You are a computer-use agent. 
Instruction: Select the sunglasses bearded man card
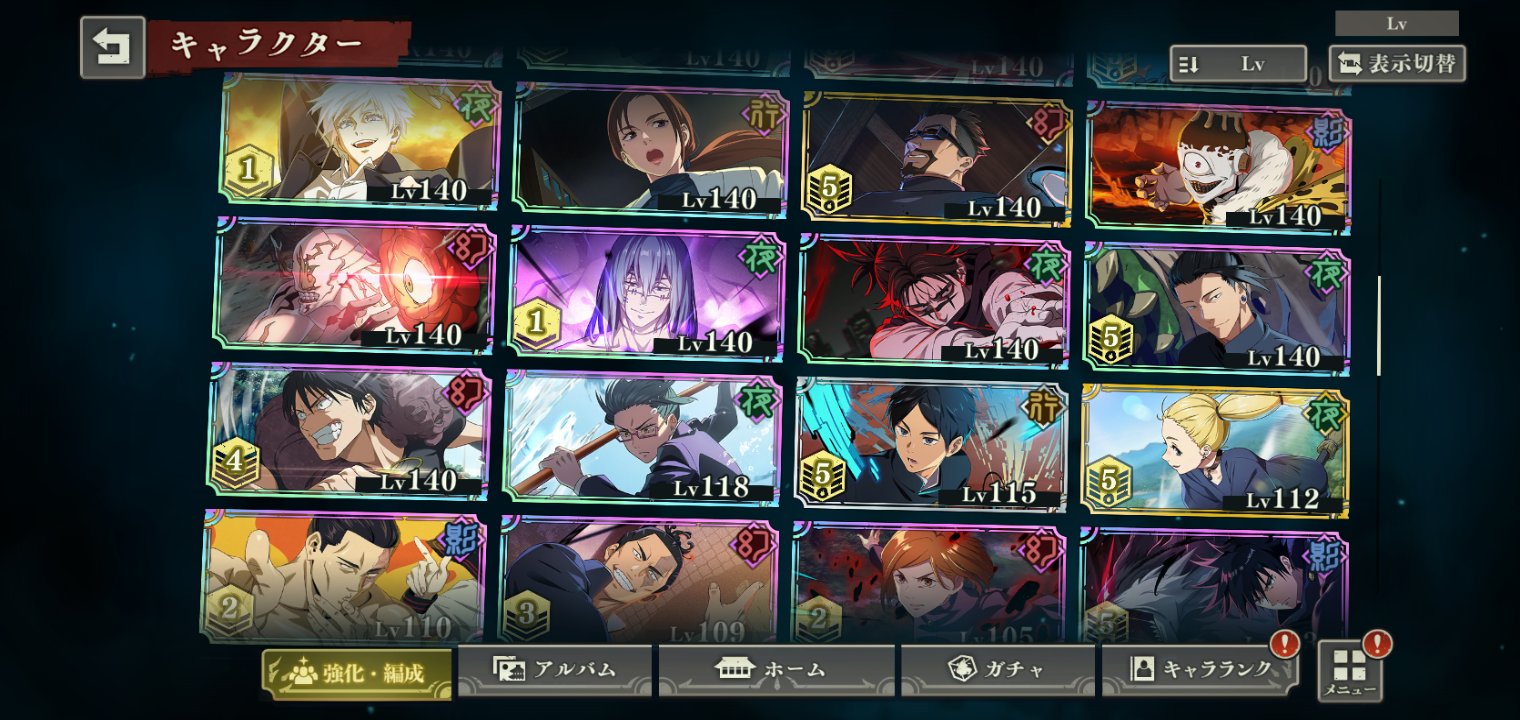point(936,158)
